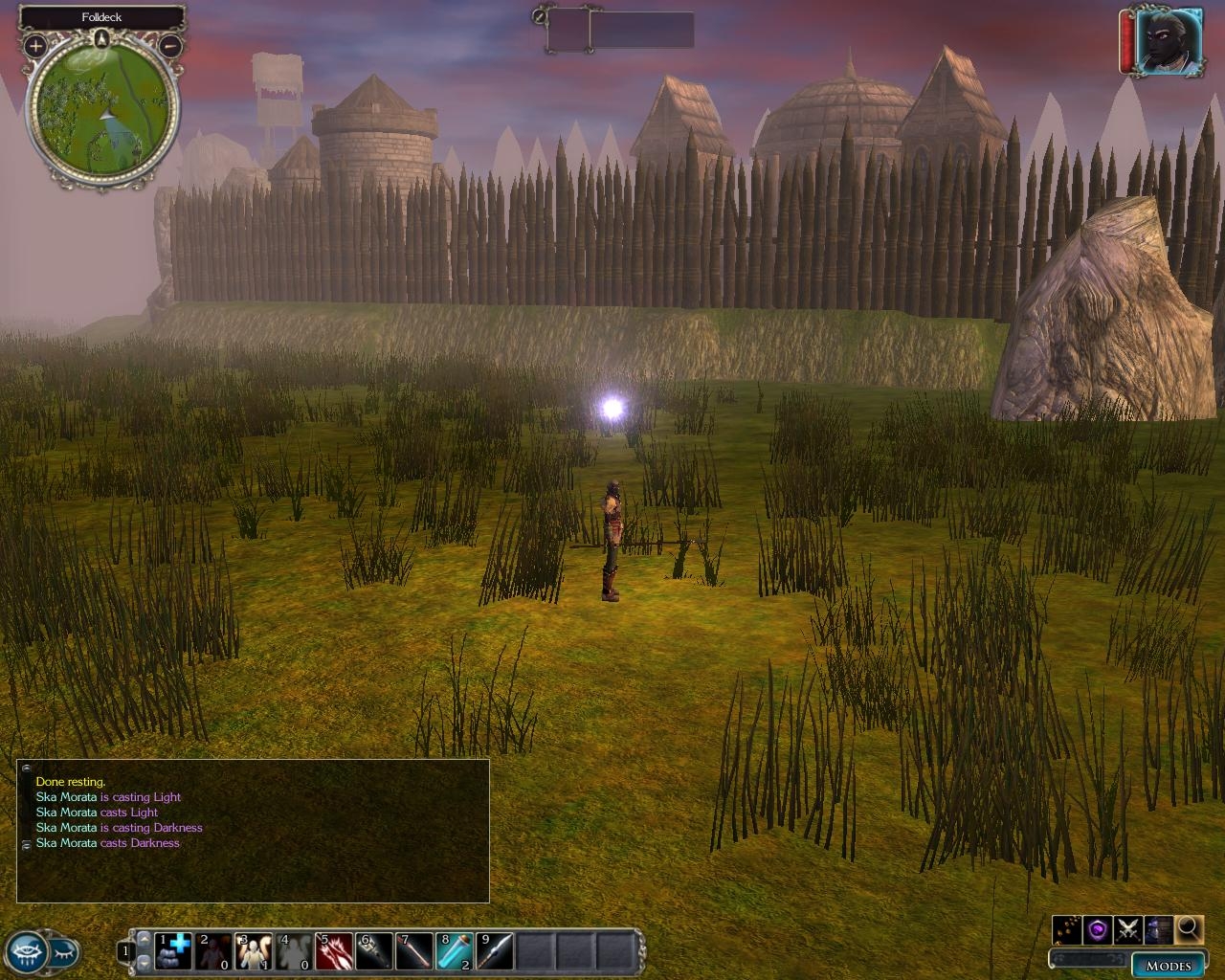Zoom in the minimap with the plus button
Image resolution: width=1225 pixels, height=980 pixels.
coord(35,45)
